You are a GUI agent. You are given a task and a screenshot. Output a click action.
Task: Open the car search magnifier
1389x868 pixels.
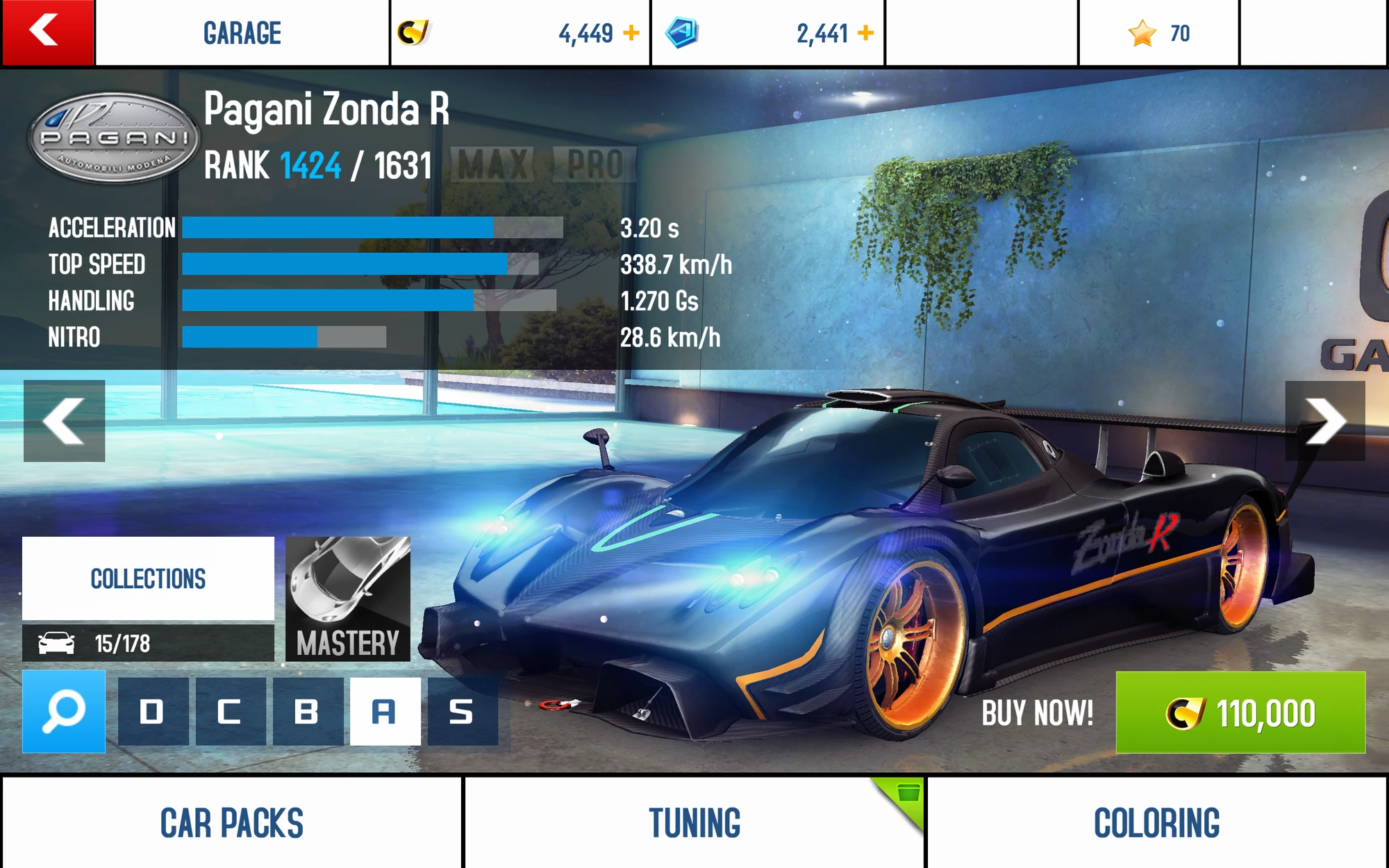tap(63, 710)
